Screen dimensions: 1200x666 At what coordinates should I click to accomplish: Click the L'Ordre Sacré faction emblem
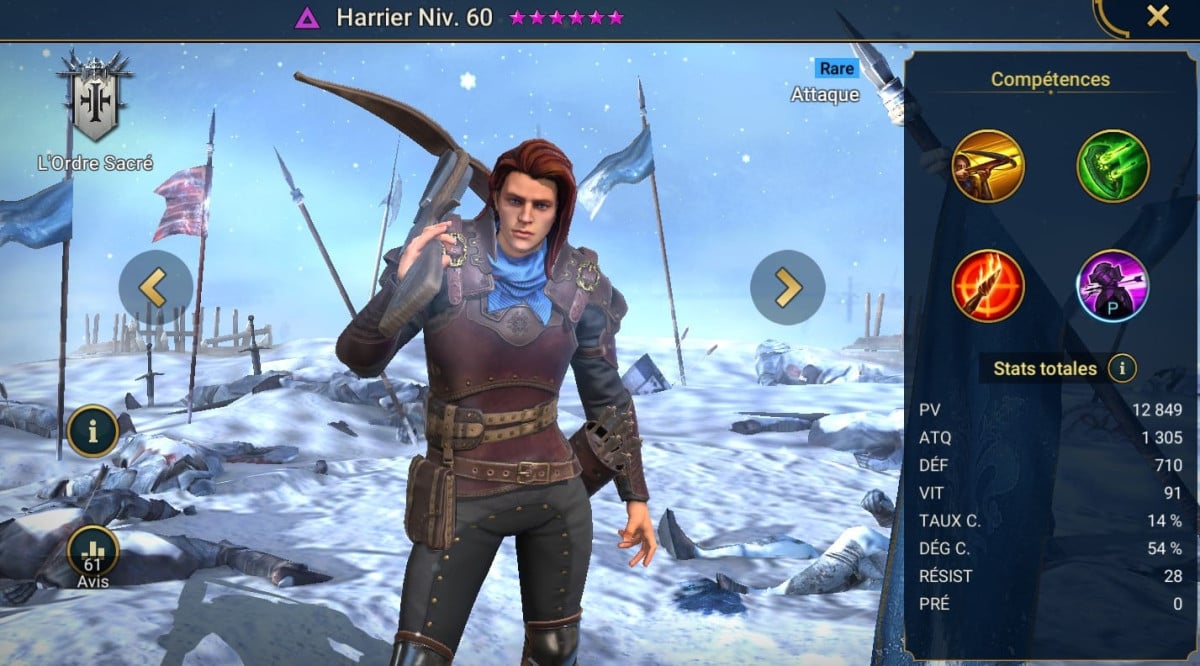tap(95, 96)
